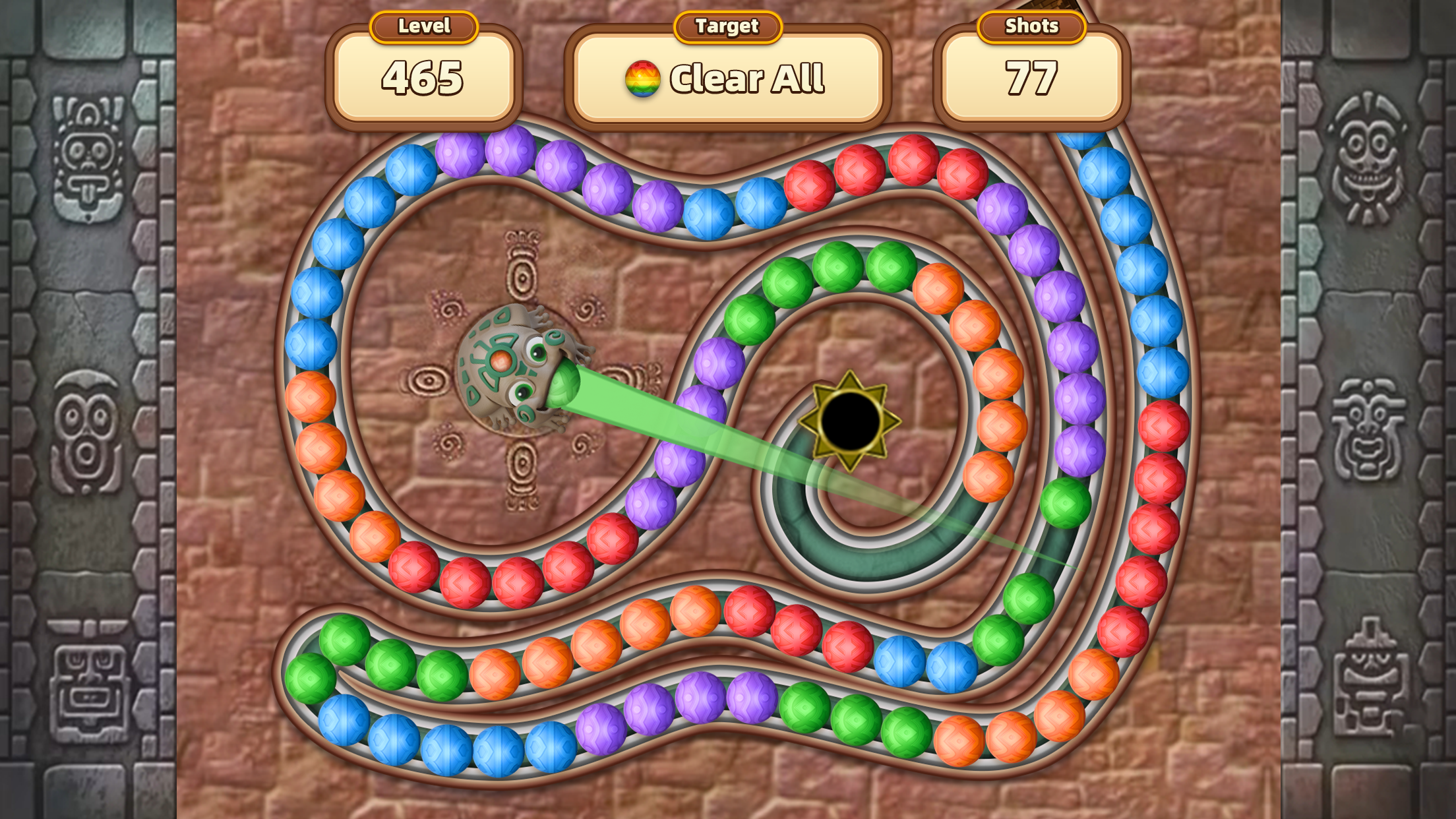This screenshot has height=819, width=1456.
Task: Click the Level header tab
Action: (x=423, y=26)
